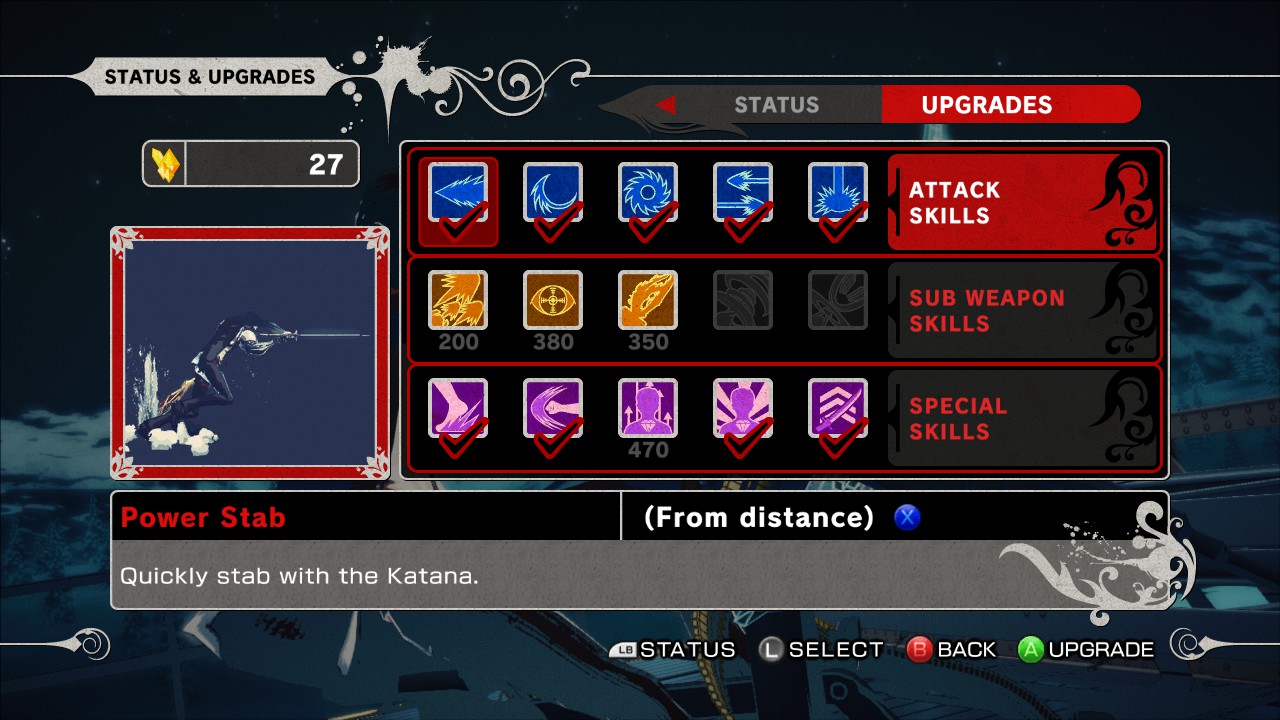Select the blue spinning sawblade skill
Image resolution: width=1280 pixels, height=720 pixels.
pos(648,192)
